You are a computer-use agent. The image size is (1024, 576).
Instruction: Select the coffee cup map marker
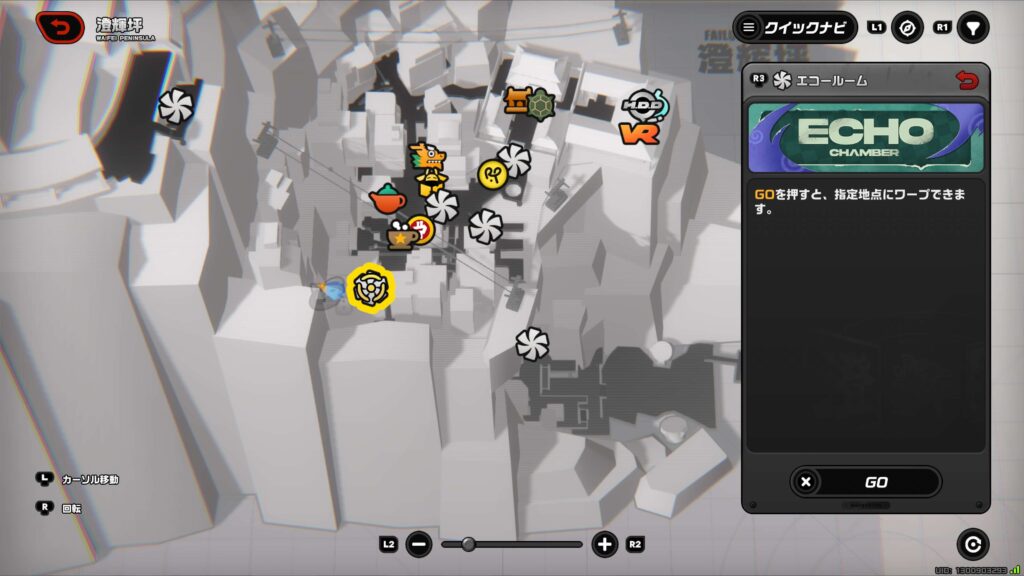tap(402, 237)
